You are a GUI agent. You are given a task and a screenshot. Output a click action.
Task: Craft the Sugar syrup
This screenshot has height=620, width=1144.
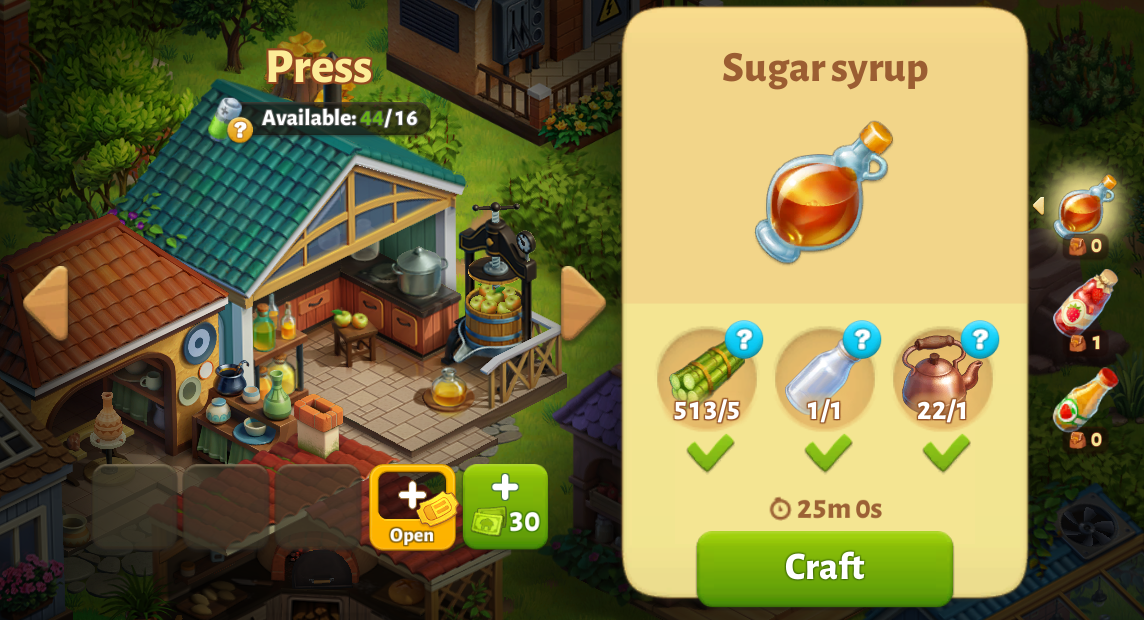(x=824, y=567)
